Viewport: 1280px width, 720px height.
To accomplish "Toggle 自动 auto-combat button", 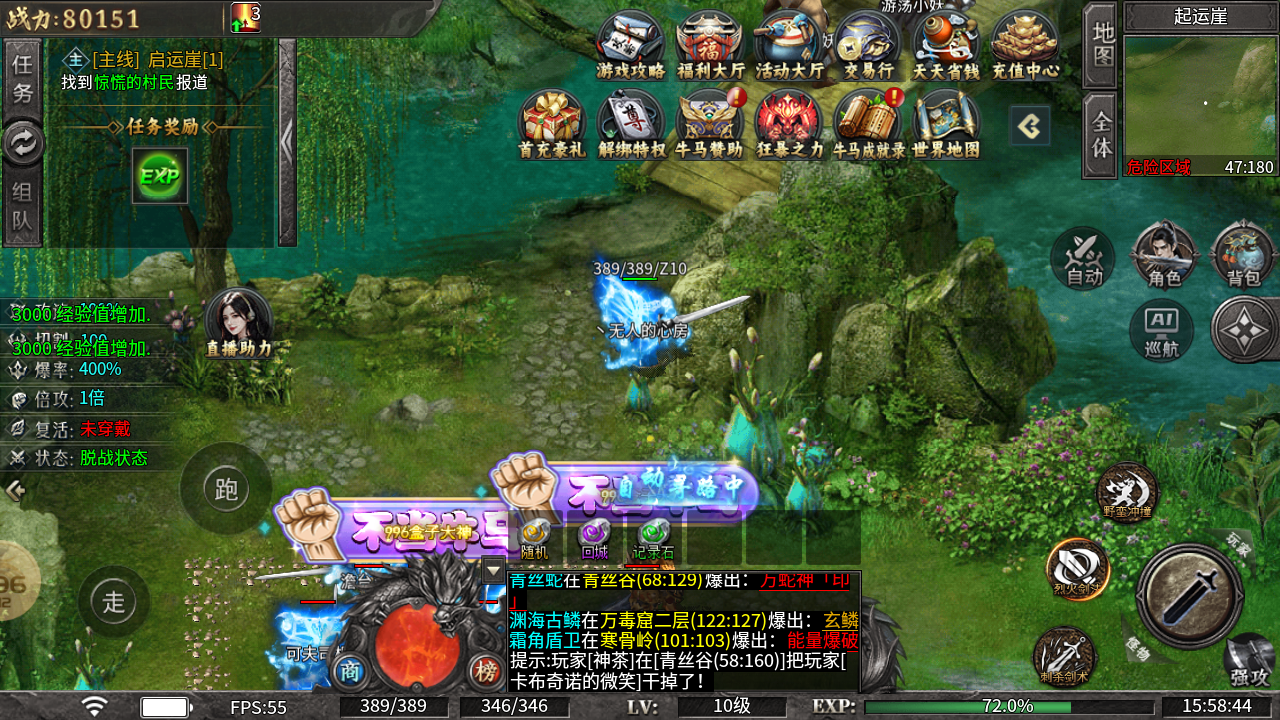I will (1083, 257).
